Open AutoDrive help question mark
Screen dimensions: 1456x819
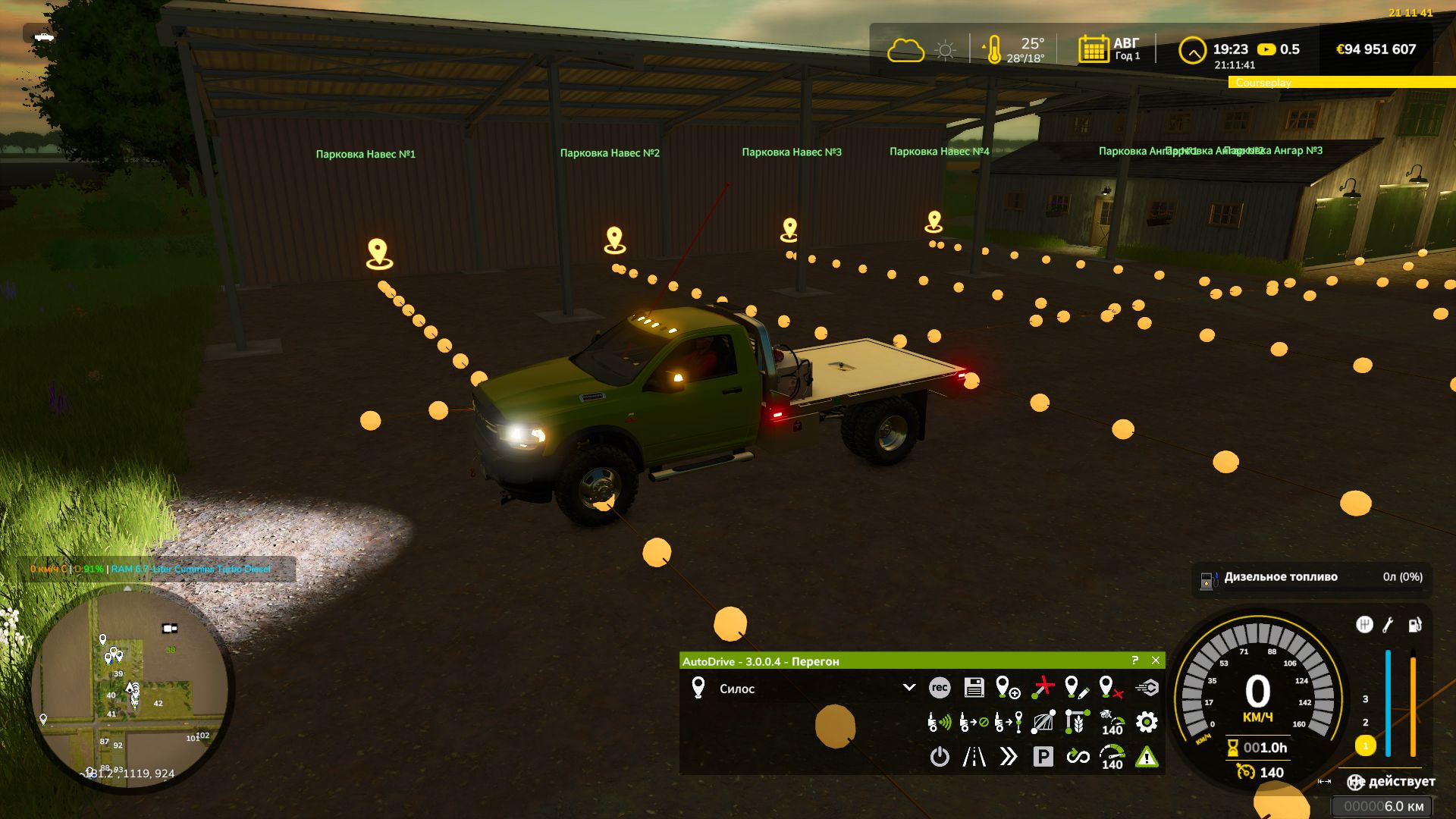1135,661
